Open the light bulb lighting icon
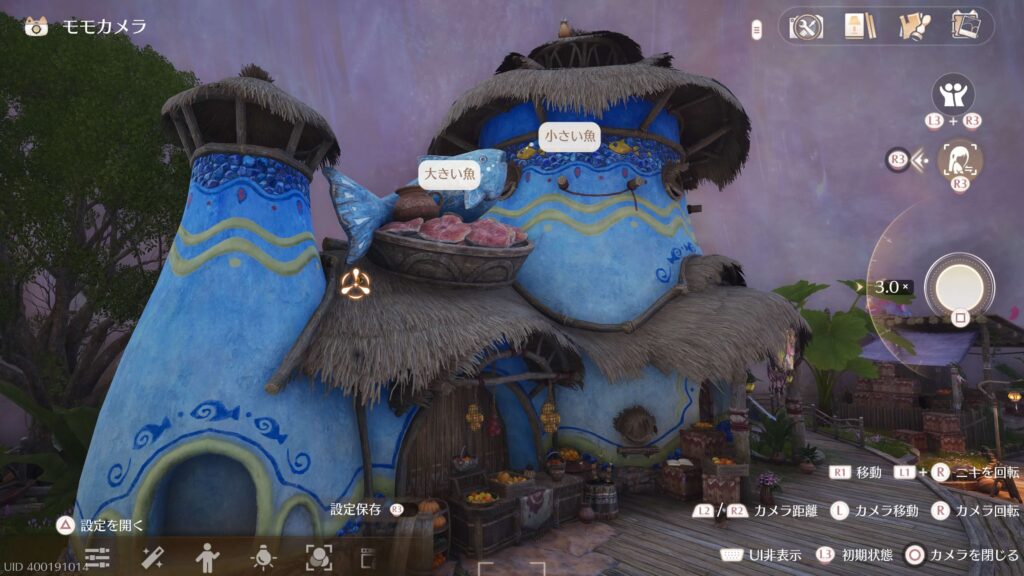1024x576 pixels. 262,557
